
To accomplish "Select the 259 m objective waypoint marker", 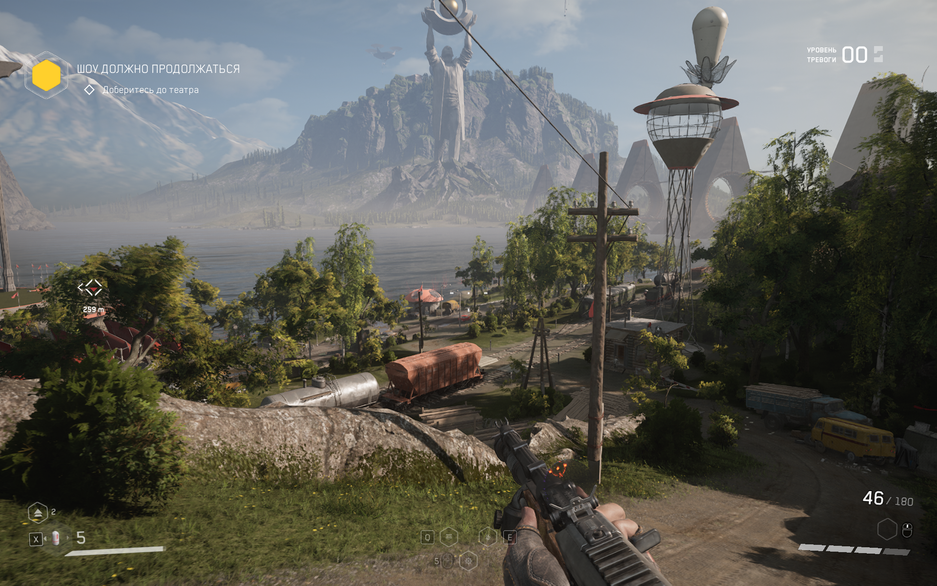I will pos(90,289).
